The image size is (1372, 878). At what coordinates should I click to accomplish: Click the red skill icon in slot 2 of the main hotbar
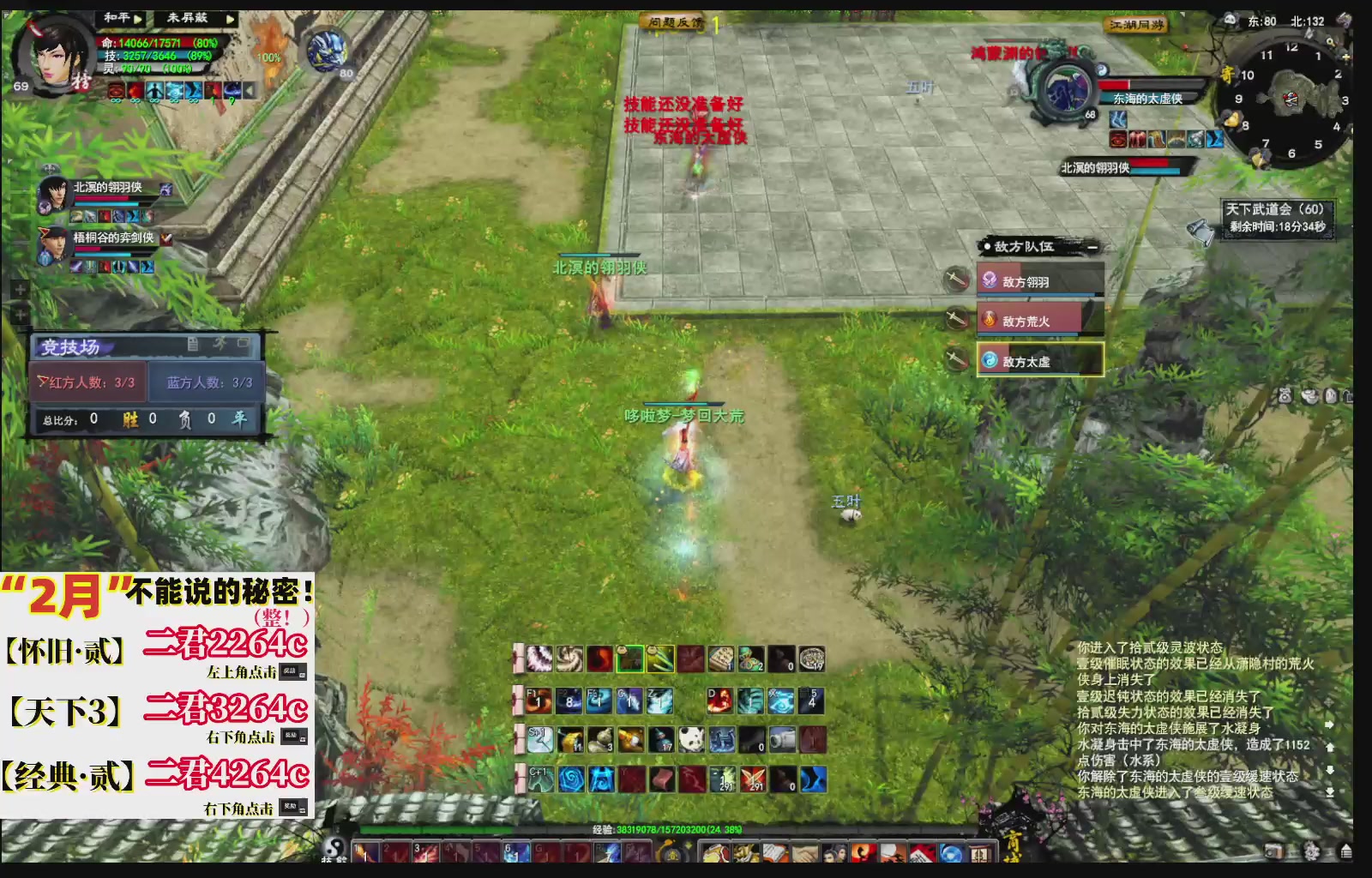click(394, 852)
